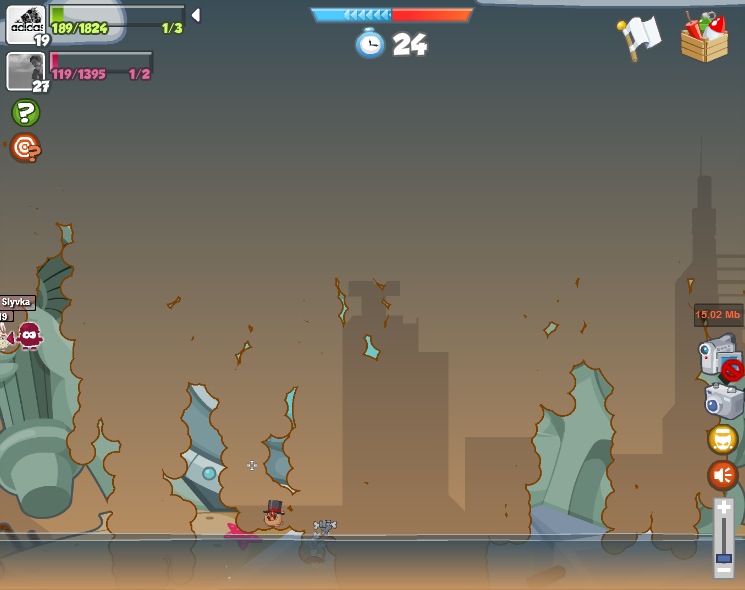
Task: Select the level 27 player avatar
Action: coord(24,70)
